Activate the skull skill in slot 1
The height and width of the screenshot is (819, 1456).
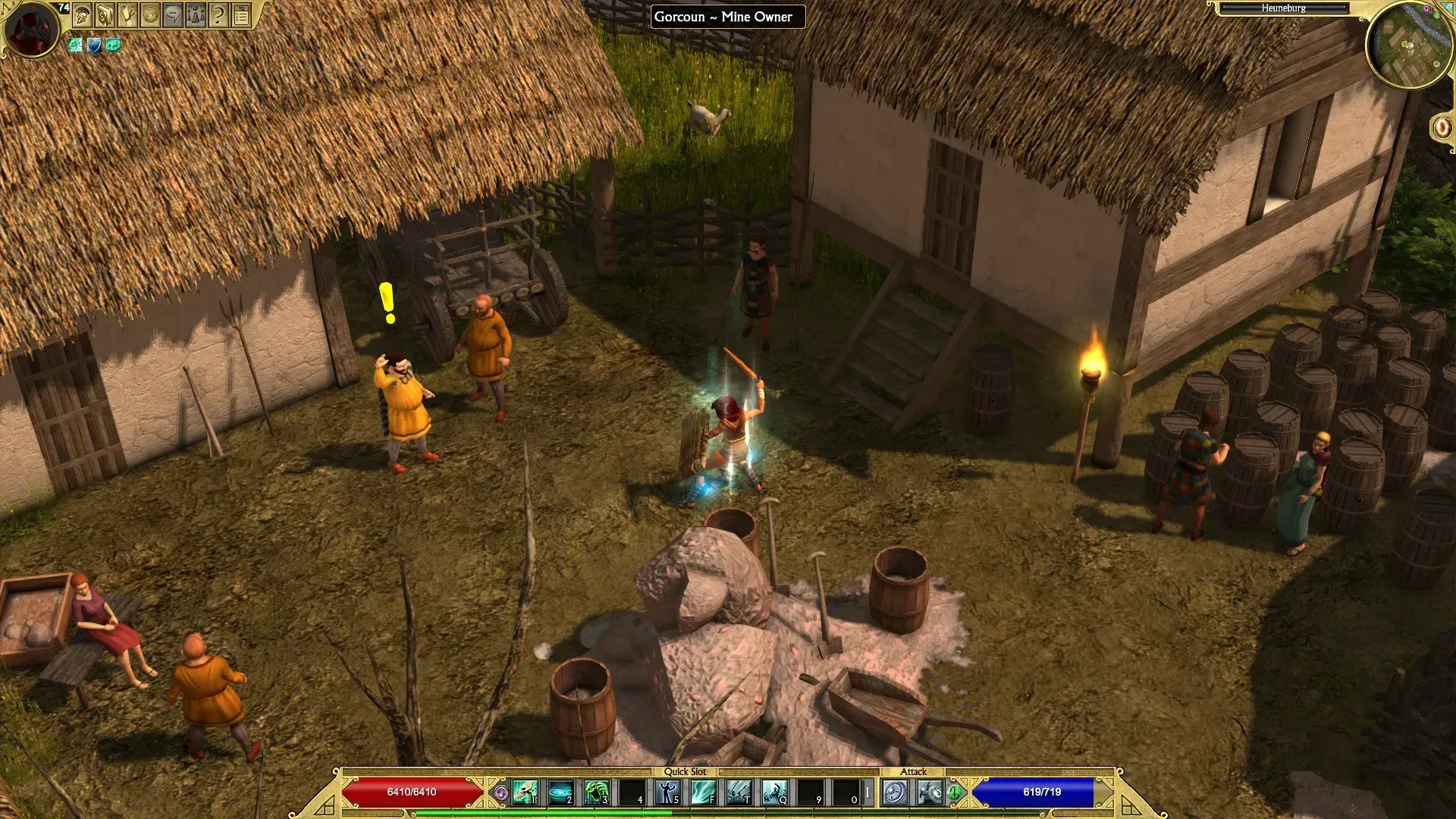point(525,792)
